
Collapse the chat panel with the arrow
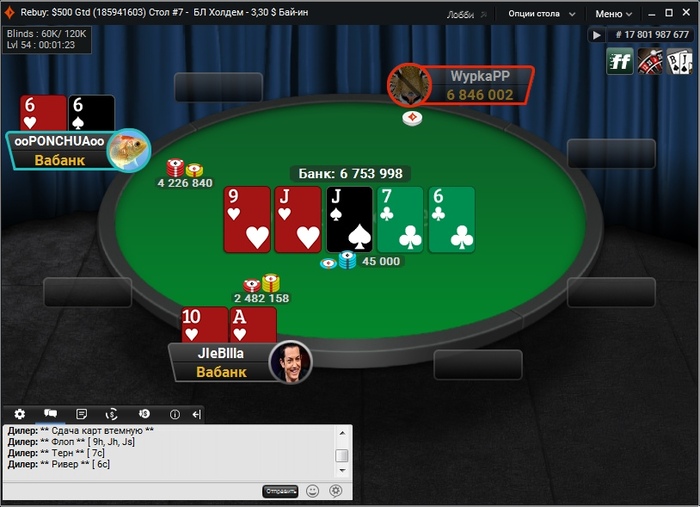(197, 414)
